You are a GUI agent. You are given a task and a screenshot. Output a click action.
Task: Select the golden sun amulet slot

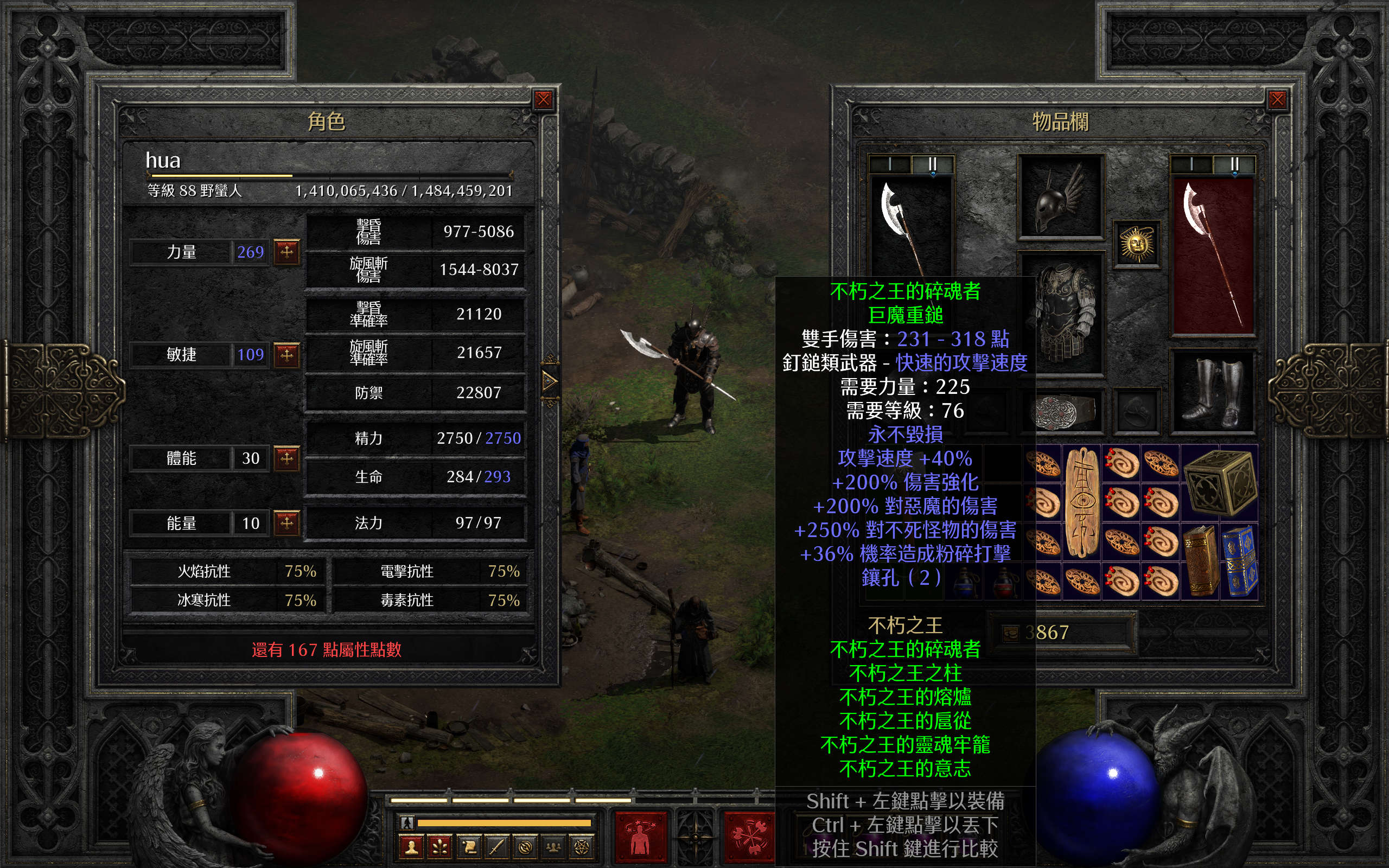[1136, 245]
